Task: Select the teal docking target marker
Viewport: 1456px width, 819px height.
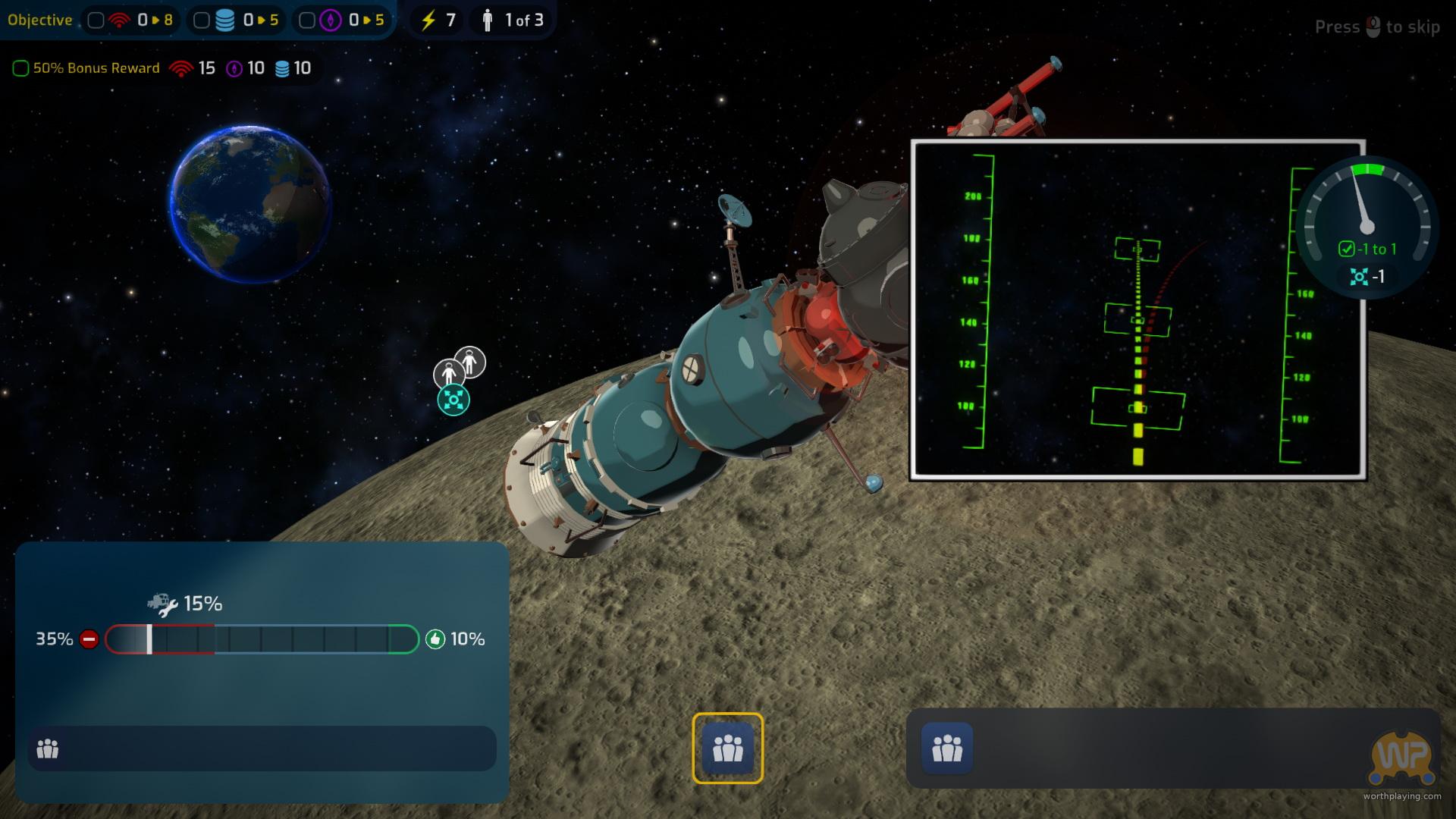Action: click(453, 400)
